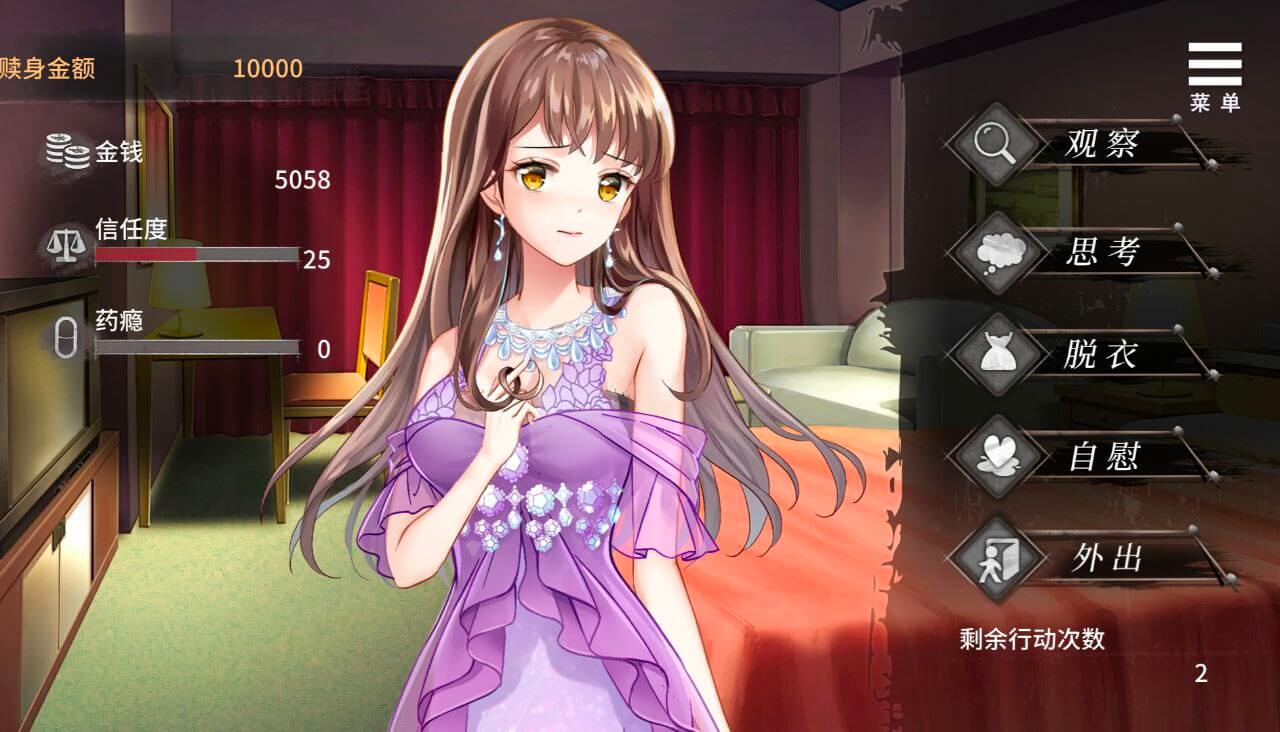The image size is (1280, 732).
Task: Choose 外出 to go out
Action: click(1105, 558)
